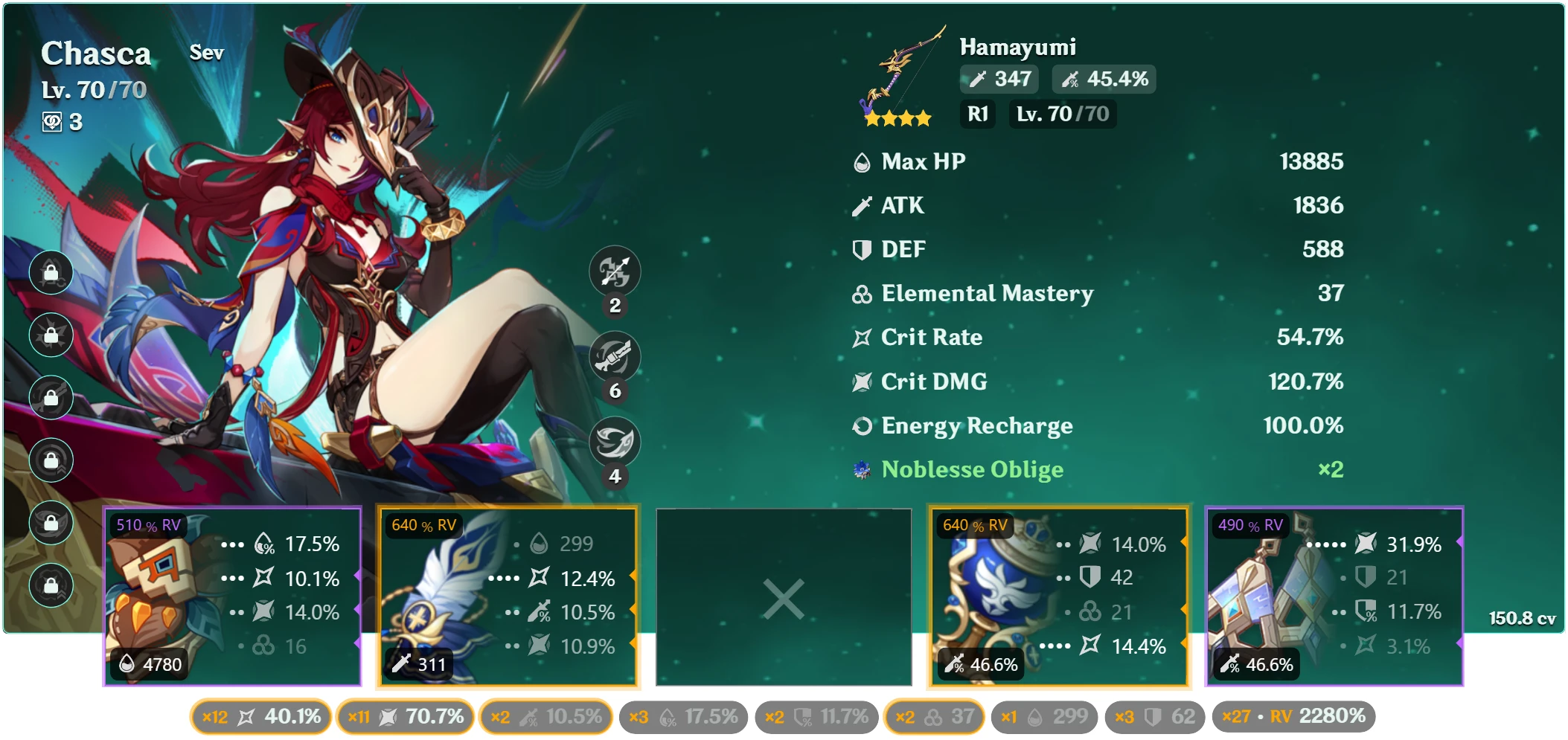The width and height of the screenshot is (1568, 740).
Task: Click the constellation counter showing 3
Action: (58, 121)
